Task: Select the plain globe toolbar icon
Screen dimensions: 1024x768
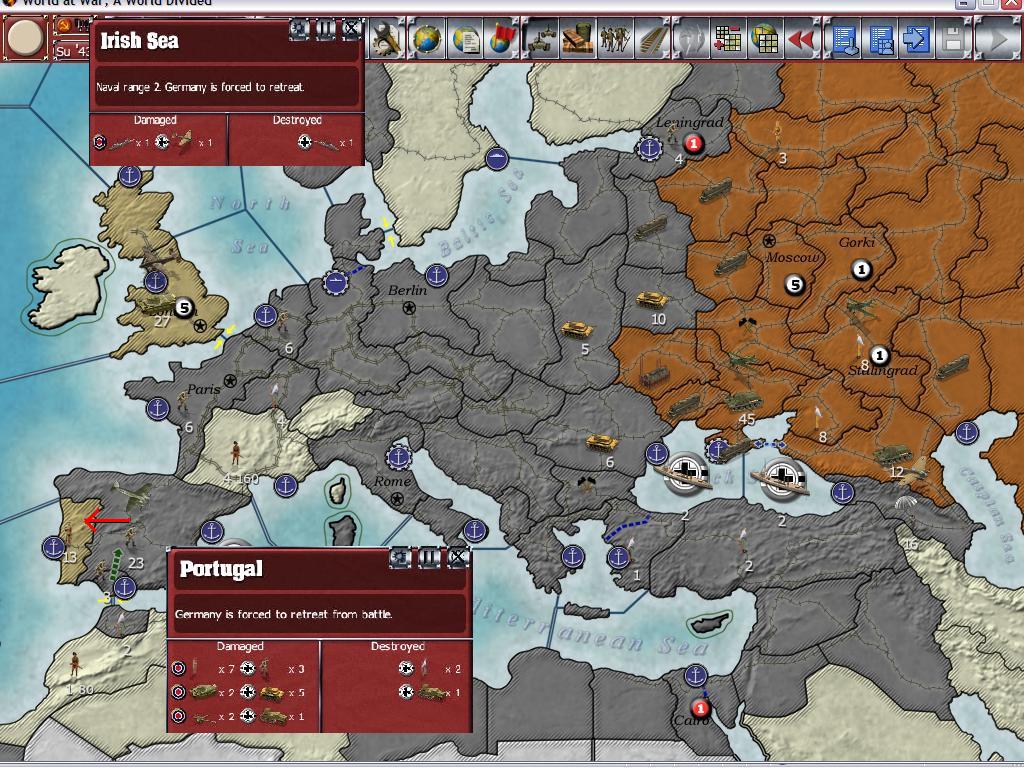Action: tap(427, 40)
